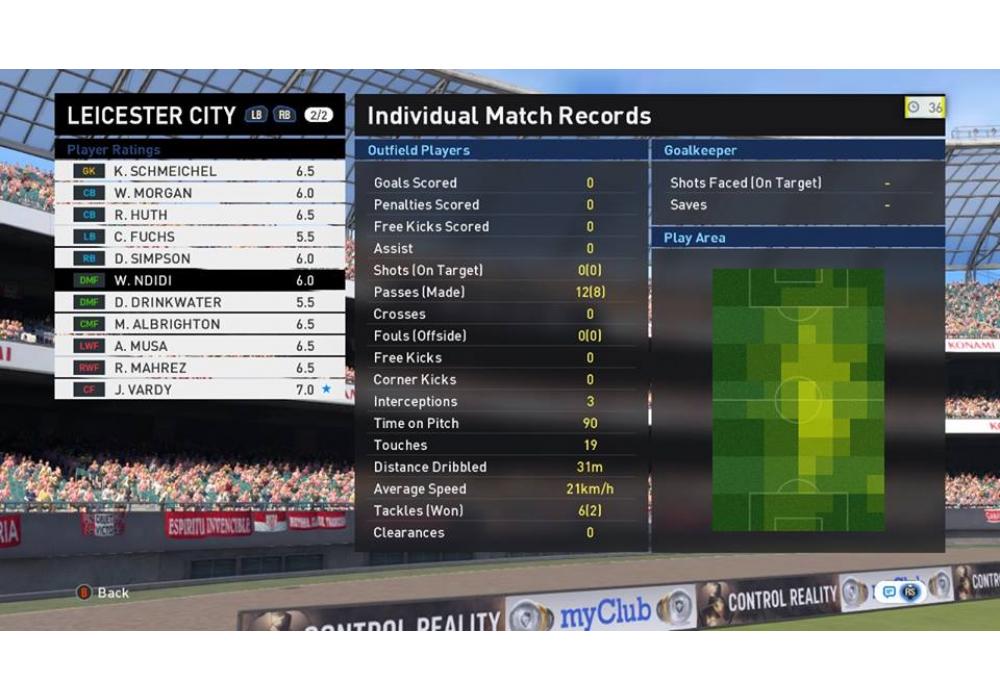
Task: Select K. Schmeichel in player ratings
Action: (x=199, y=171)
